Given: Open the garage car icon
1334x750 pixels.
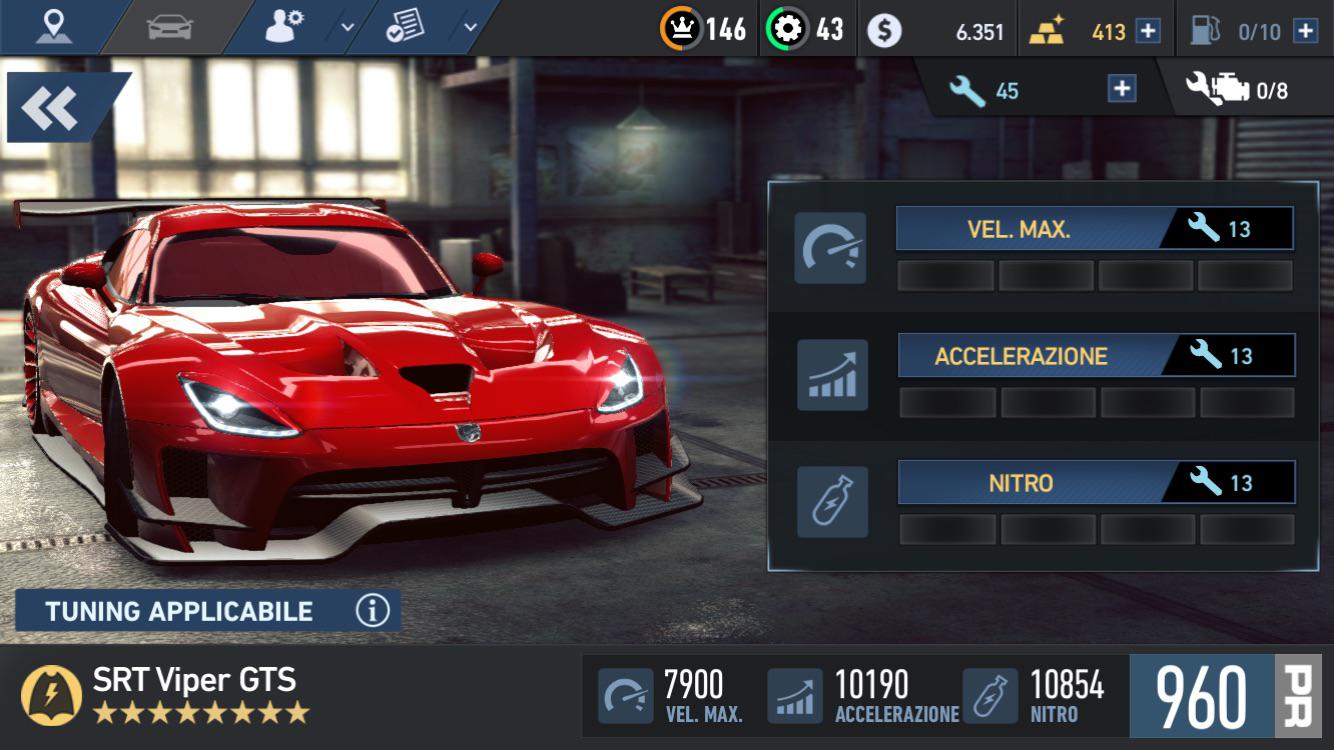Looking at the screenshot, I should [x=170, y=28].
